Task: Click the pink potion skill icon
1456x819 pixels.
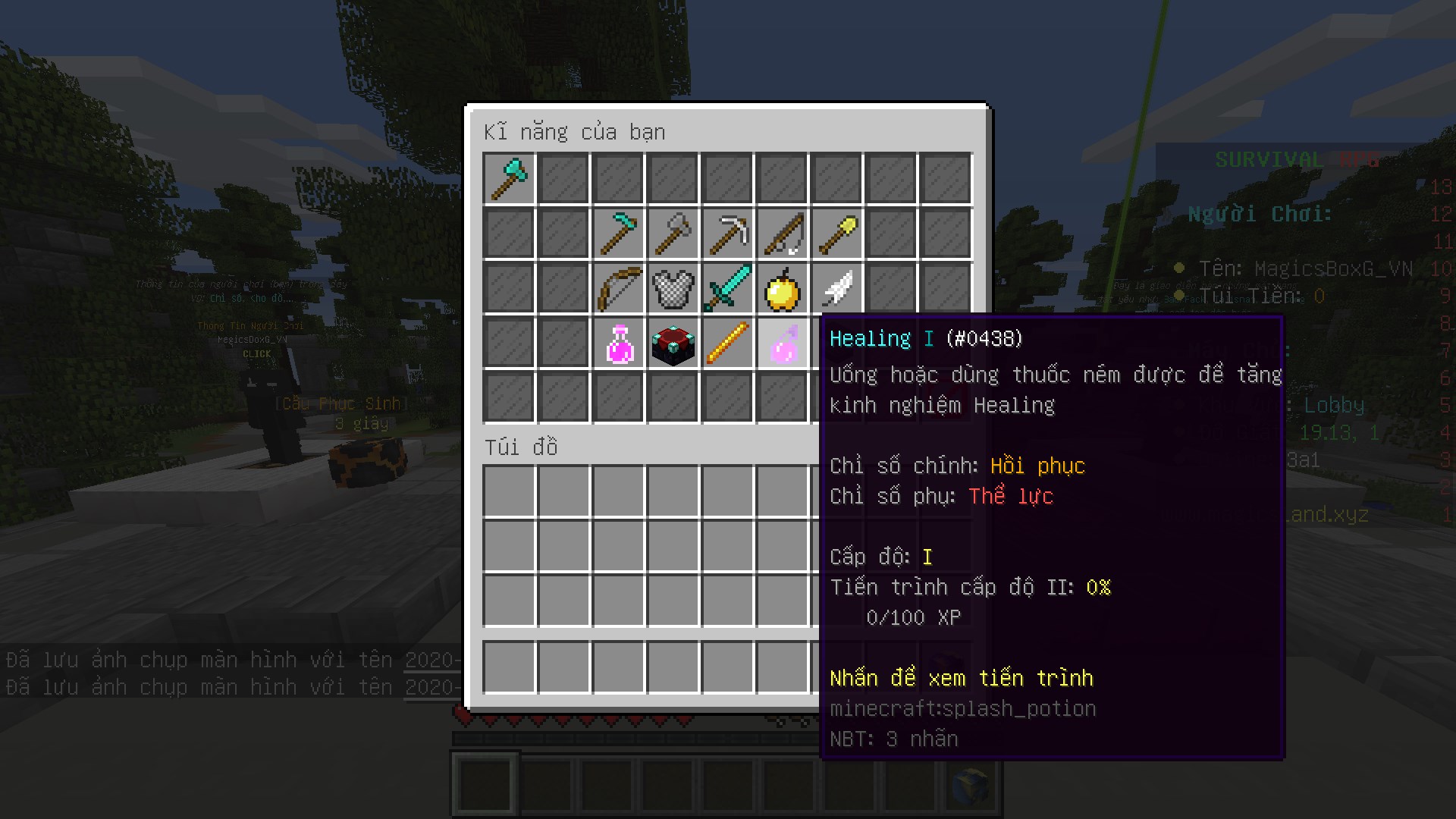Action: (x=618, y=344)
